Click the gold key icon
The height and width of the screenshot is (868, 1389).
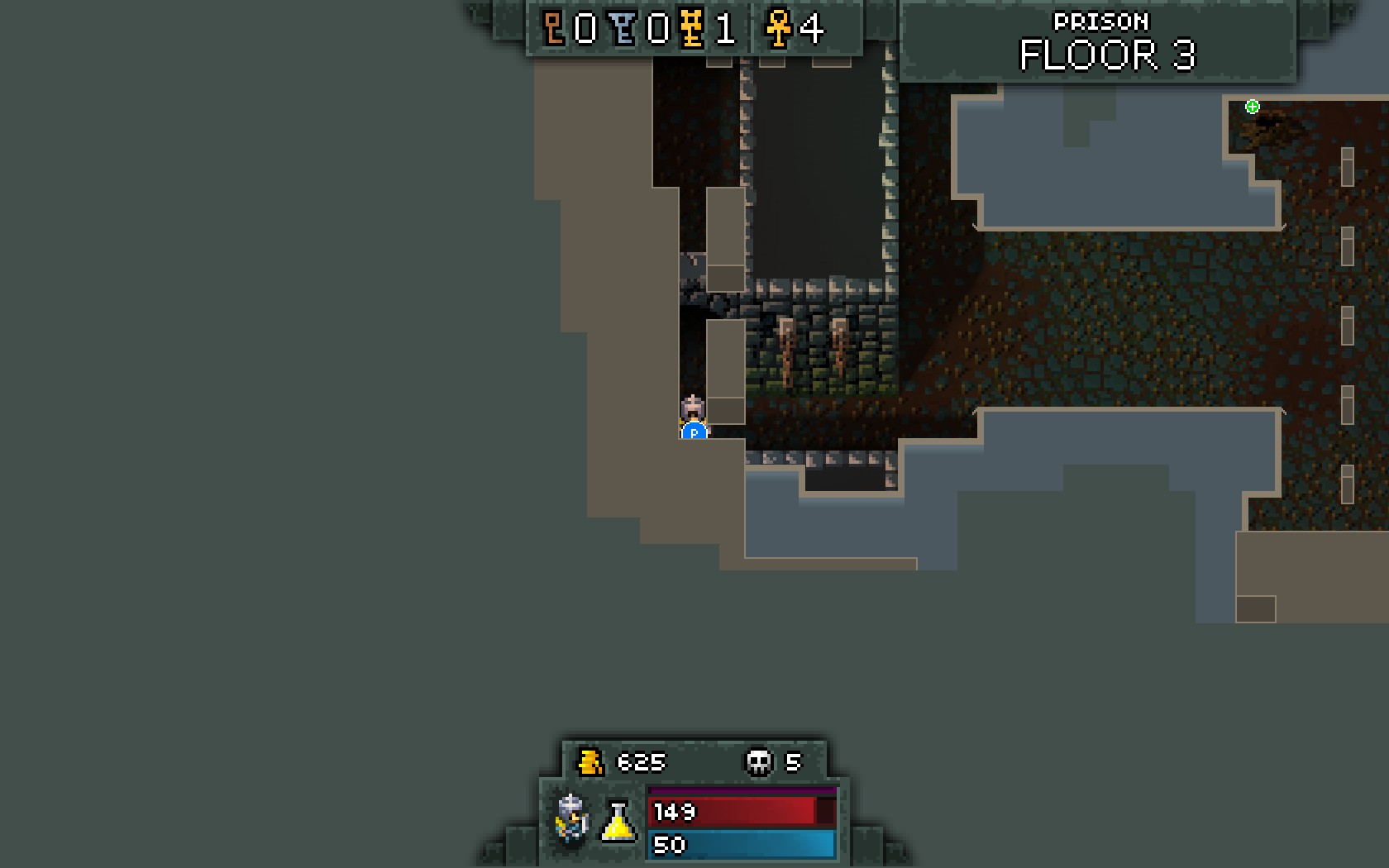(691, 29)
